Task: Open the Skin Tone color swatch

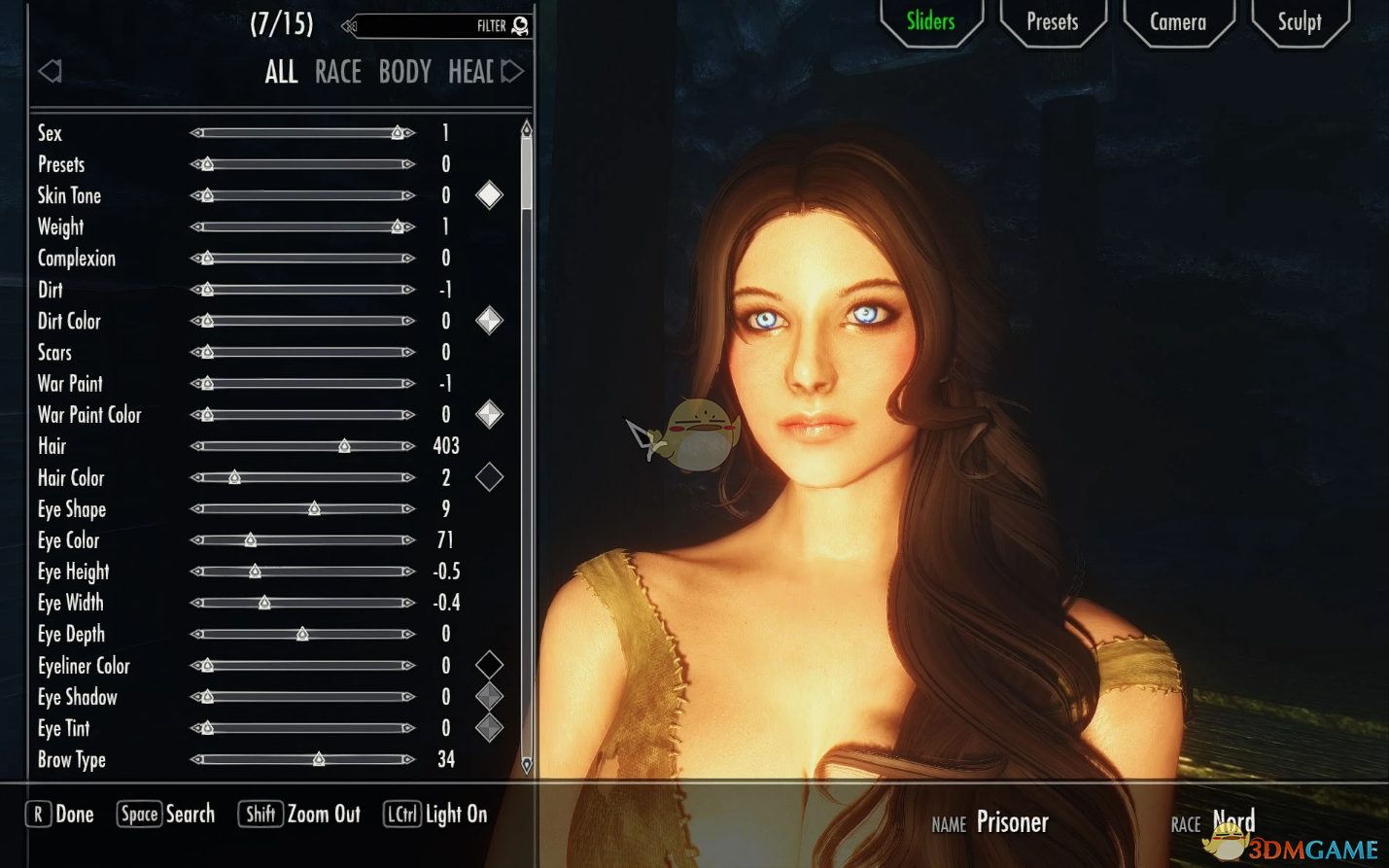Action: click(x=489, y=194)
